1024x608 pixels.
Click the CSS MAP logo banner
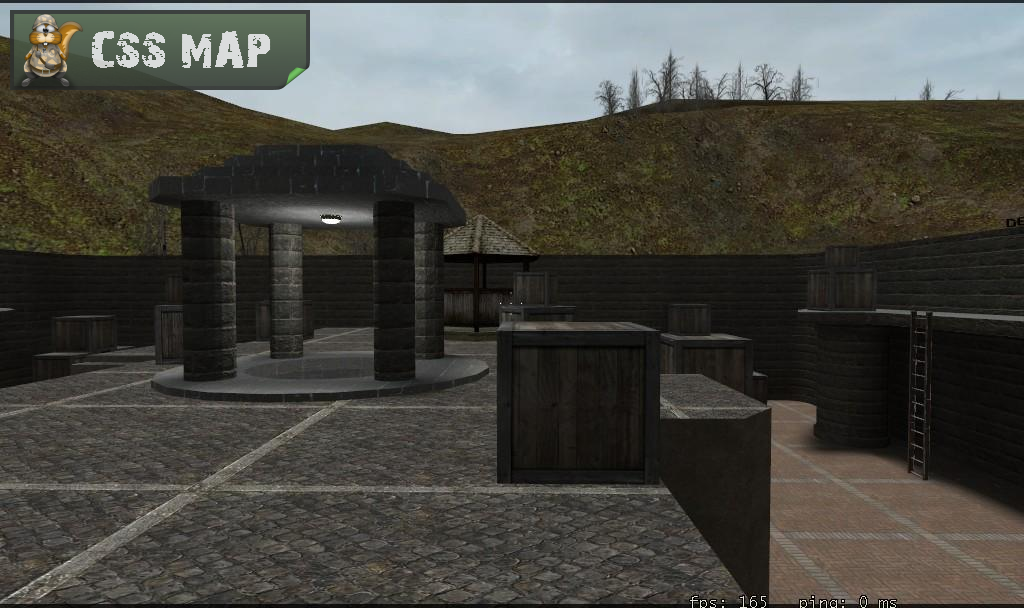tap(160, 49)
